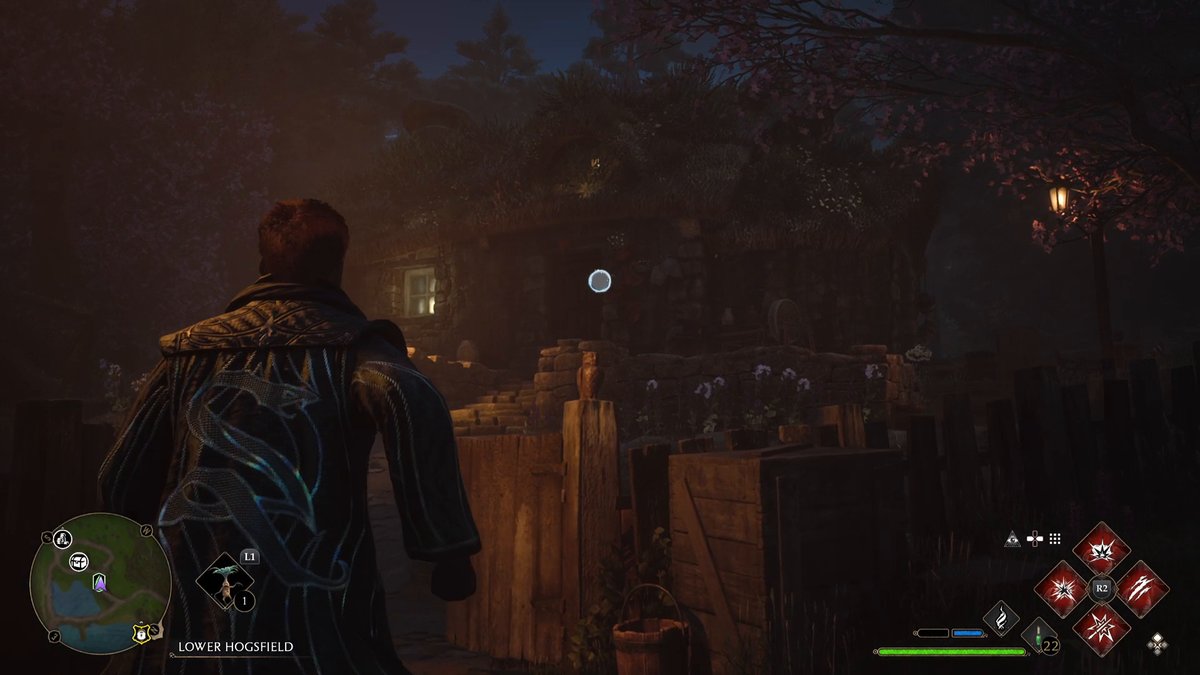Open the dotted grid icon
This screenshot has width=1200, height=675.
click(x=1055, y=539)
